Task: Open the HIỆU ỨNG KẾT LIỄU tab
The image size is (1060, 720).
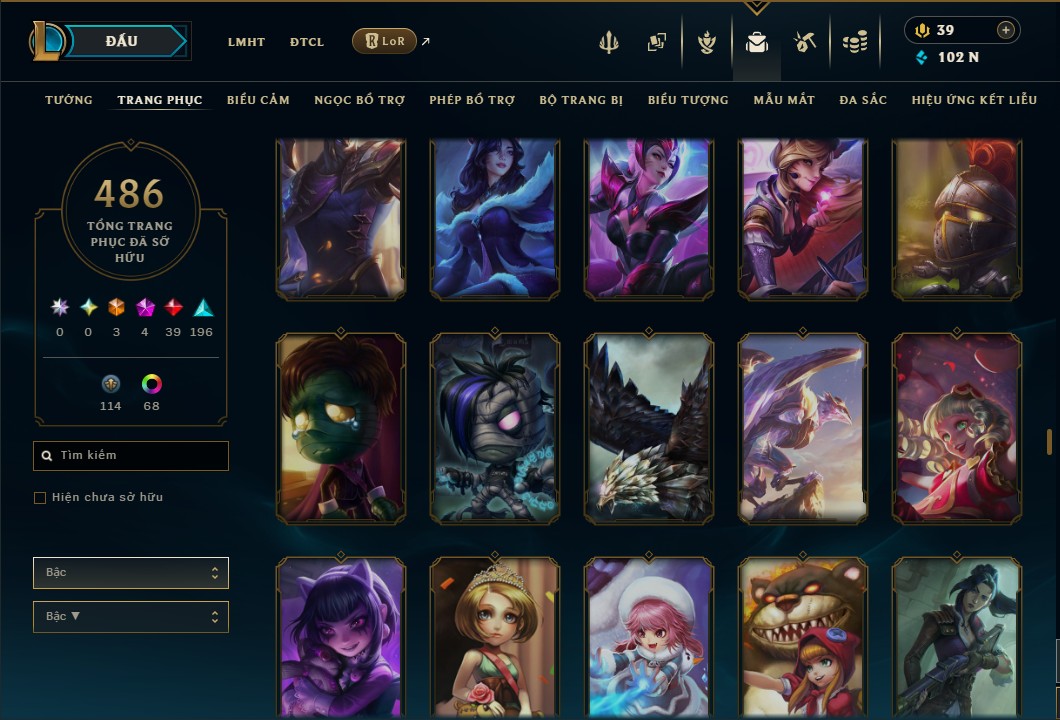Action: click(x=974, y=100)
